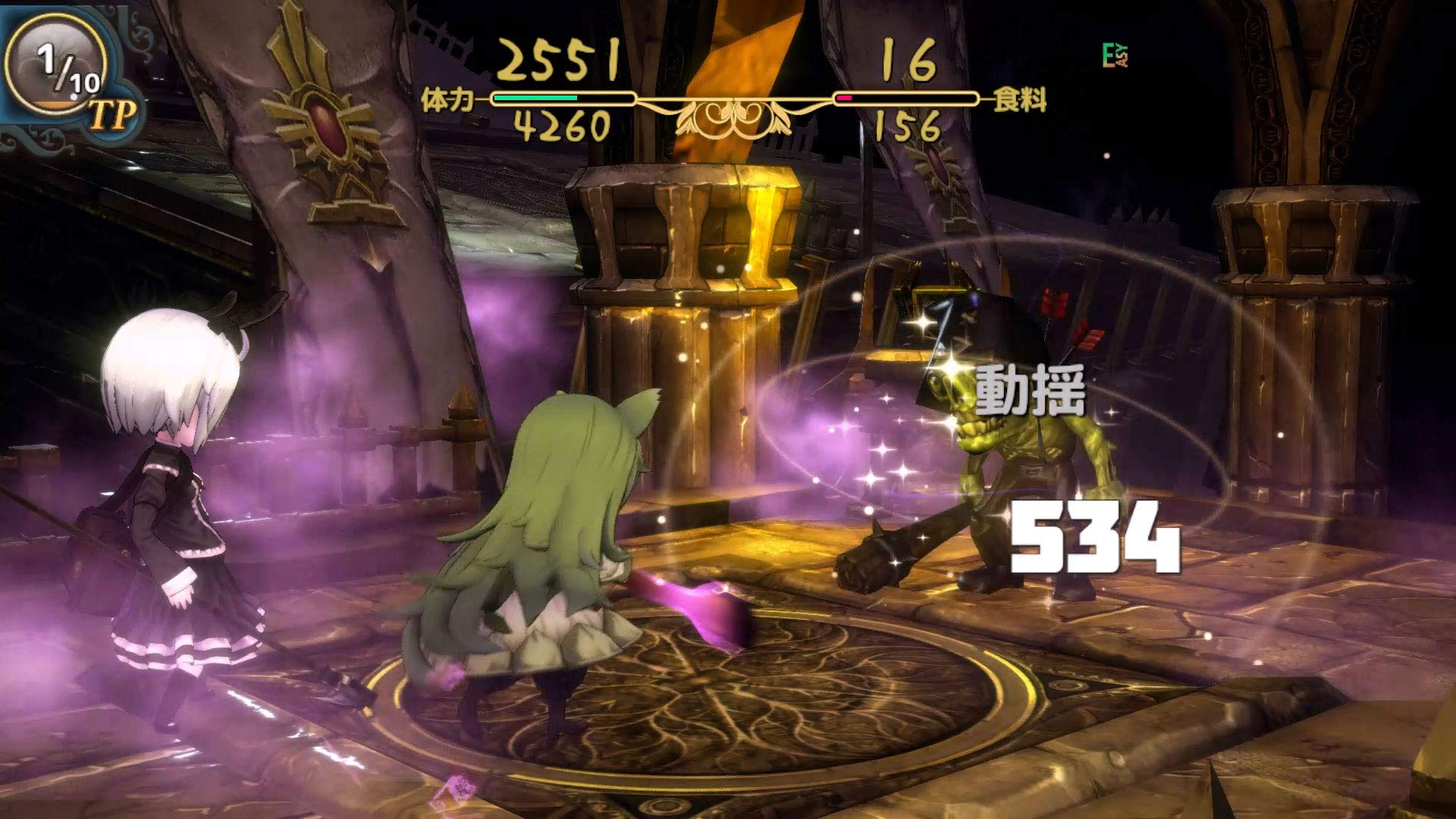Image resolution: width=1456 pixels, height=819 pixels.
Task: Click the 体力 health label icon
Action: tap(447, 99)
